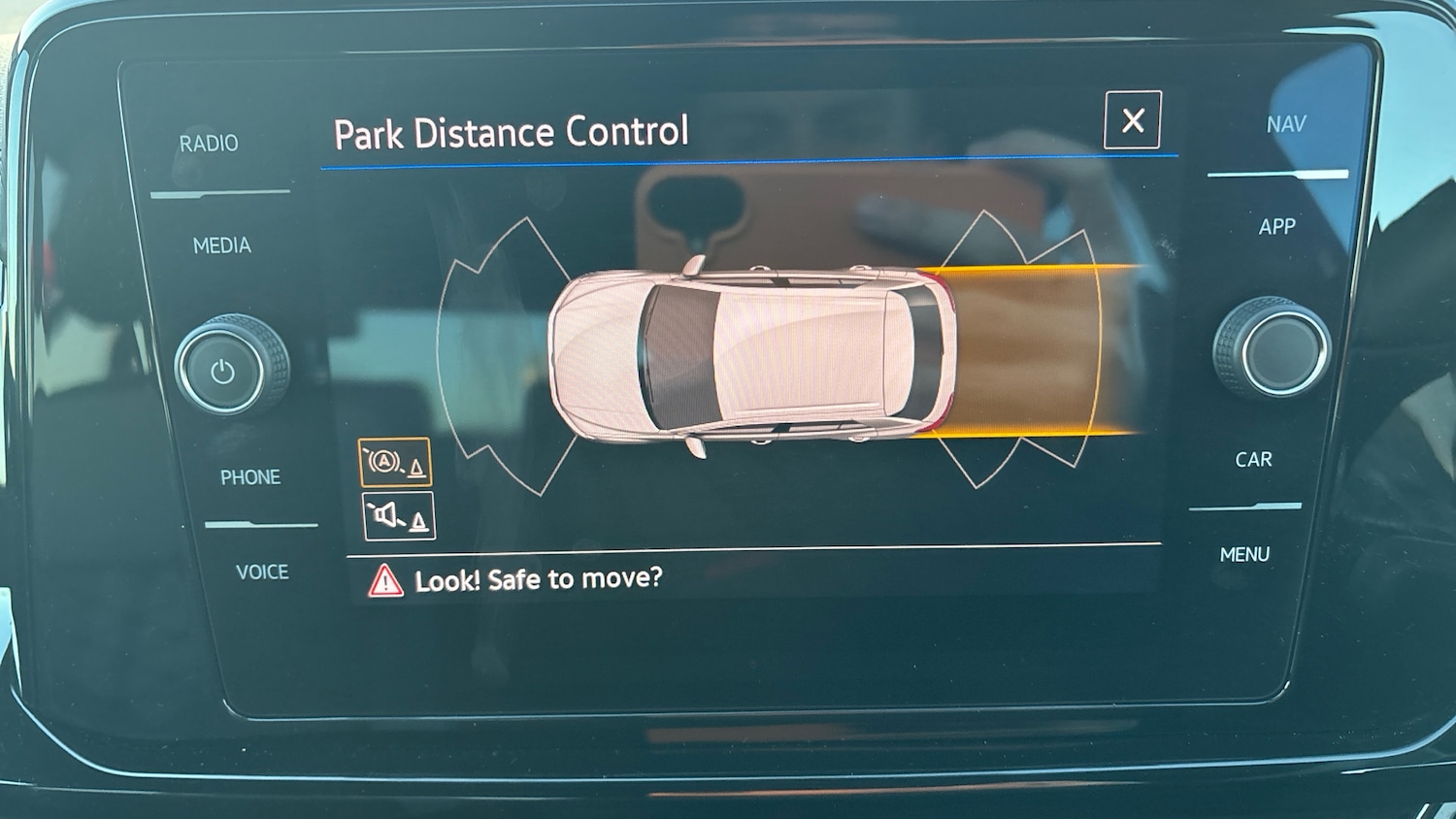Open the CAR settings
This screenshot has height=819, width=1456.
tap(1253, 460)
